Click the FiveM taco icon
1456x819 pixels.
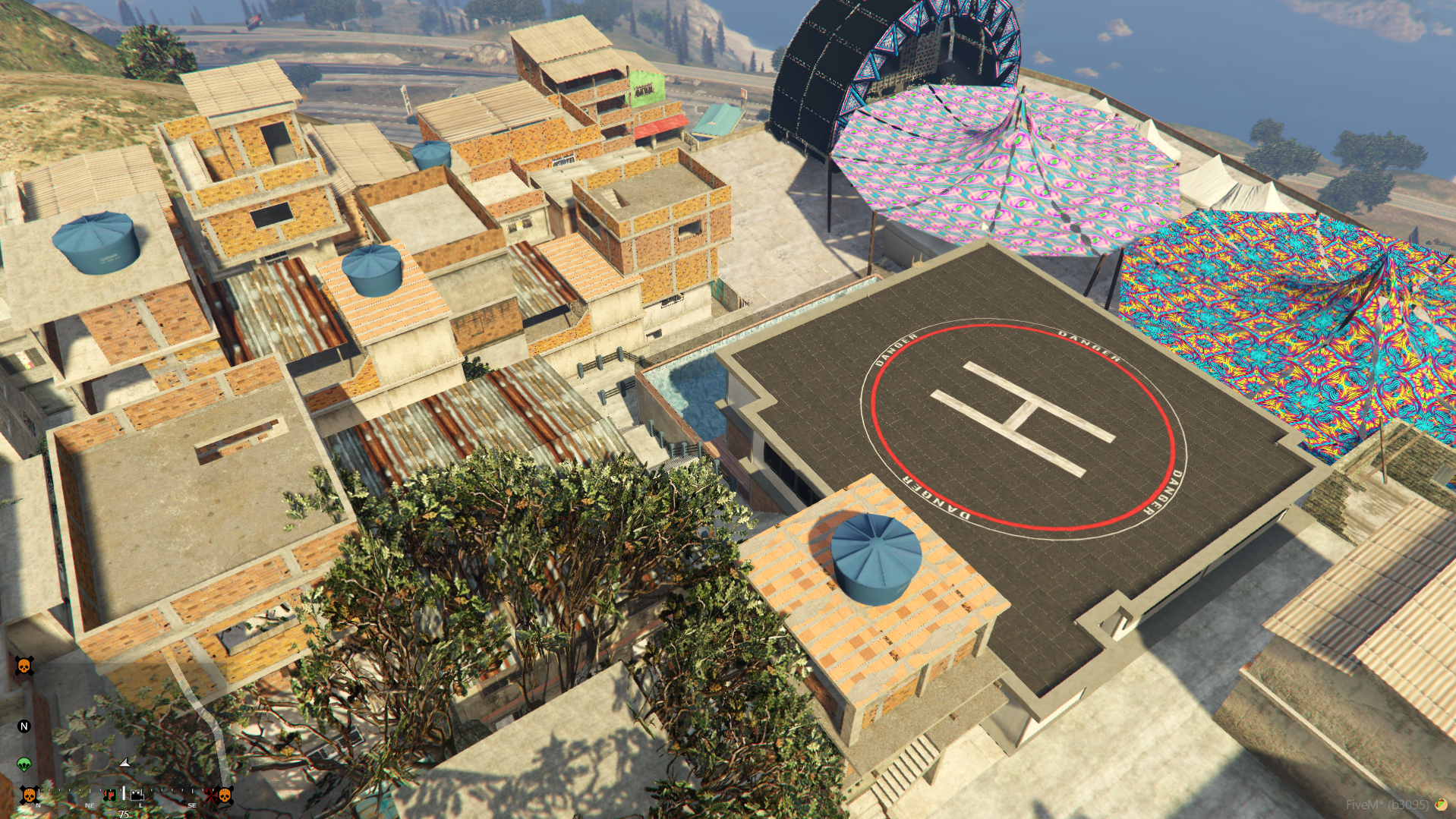[x=1440, y=804]
